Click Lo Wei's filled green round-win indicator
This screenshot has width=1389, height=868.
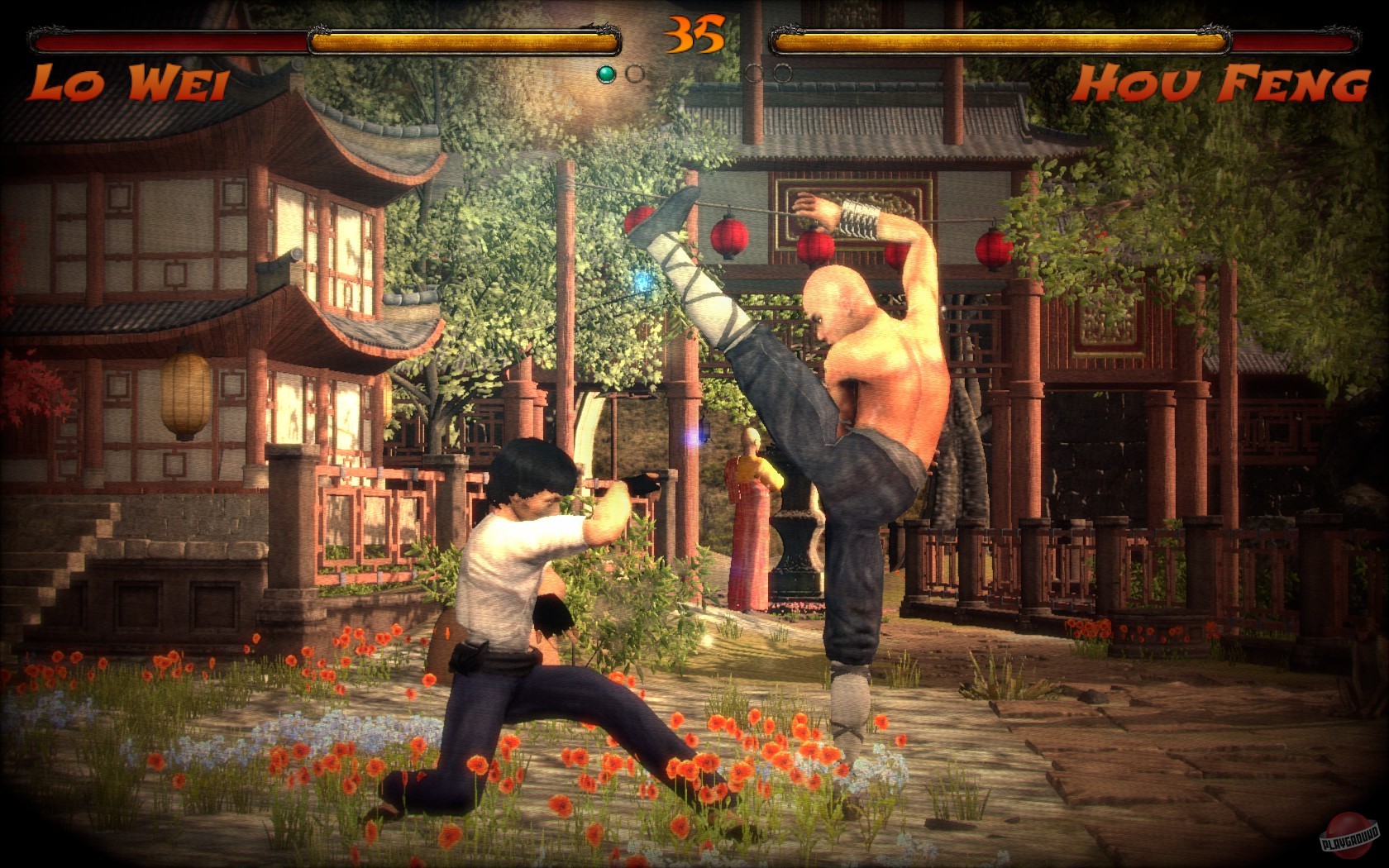[x=606, y=72]
